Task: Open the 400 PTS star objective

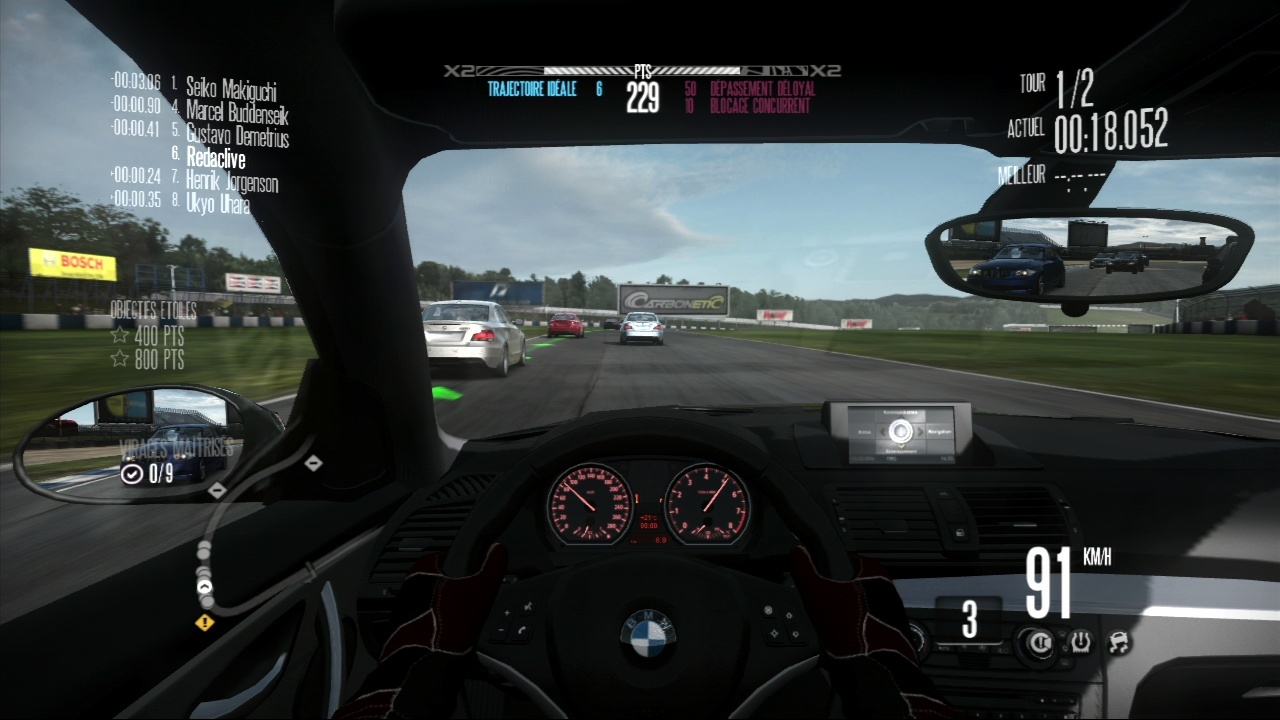Action: (148, 336)
